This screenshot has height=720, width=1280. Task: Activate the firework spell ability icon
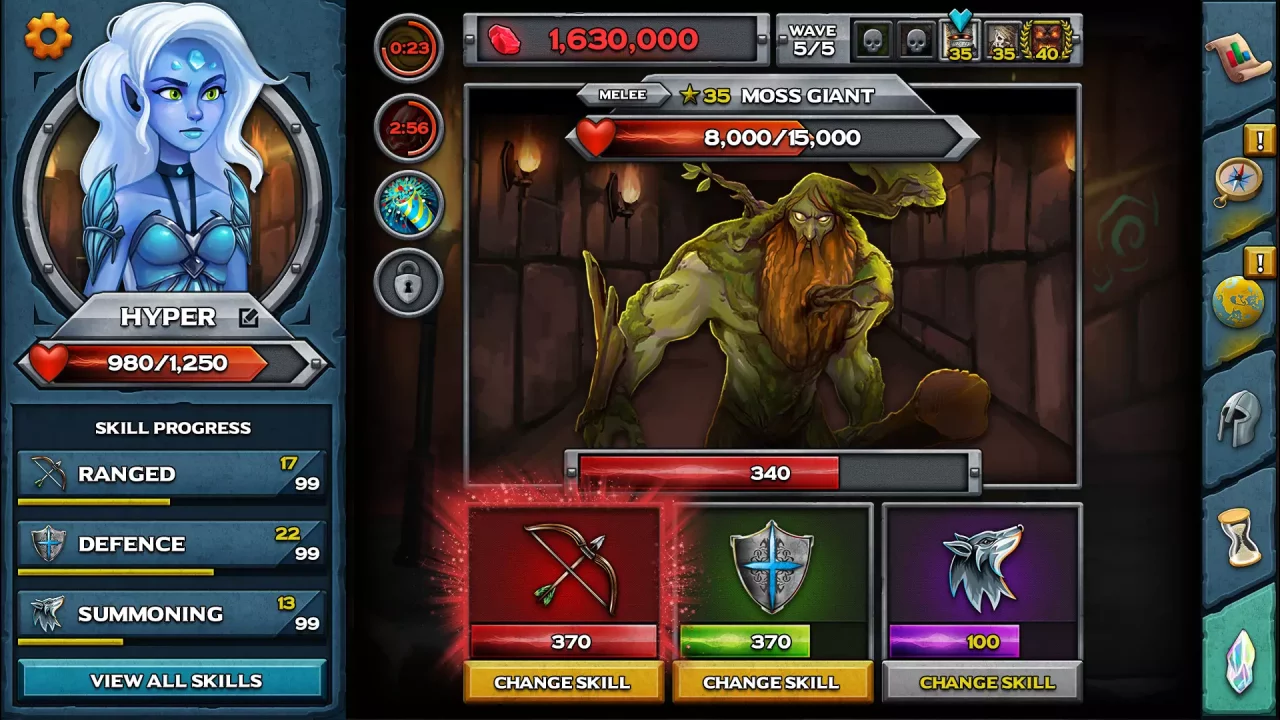pos(408,205)
